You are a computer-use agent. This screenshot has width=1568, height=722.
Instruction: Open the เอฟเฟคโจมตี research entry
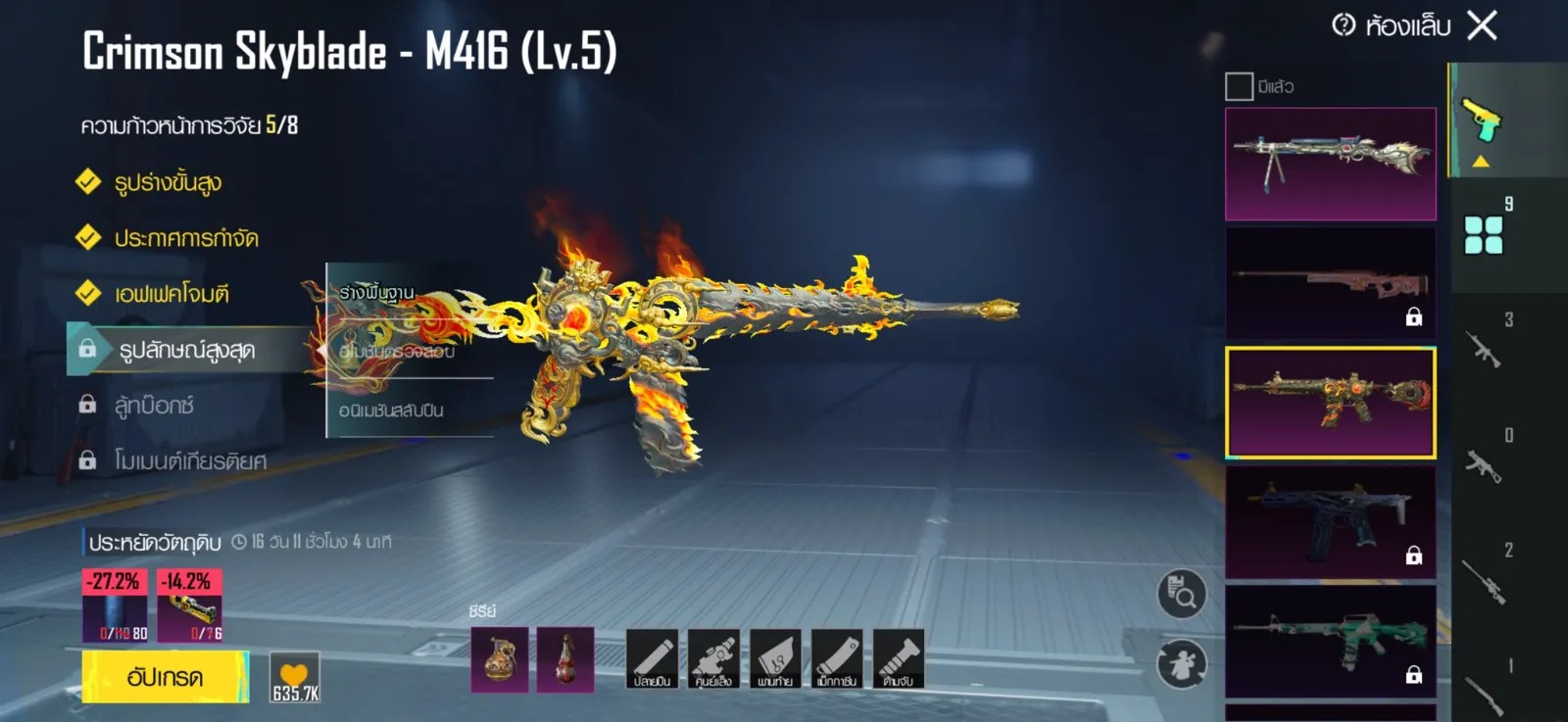pos(171,294)
